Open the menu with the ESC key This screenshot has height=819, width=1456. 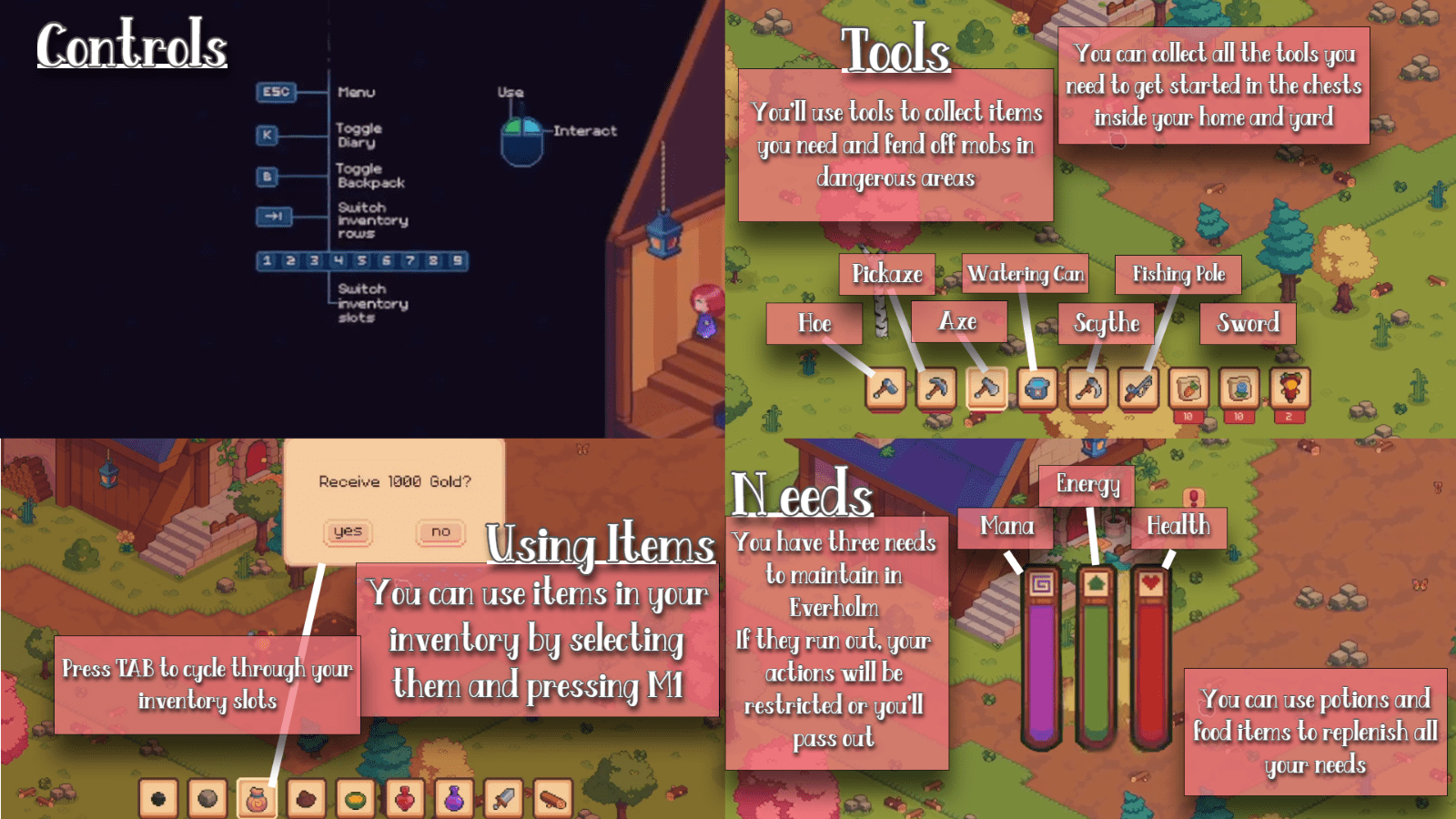(x=276, y=91)
